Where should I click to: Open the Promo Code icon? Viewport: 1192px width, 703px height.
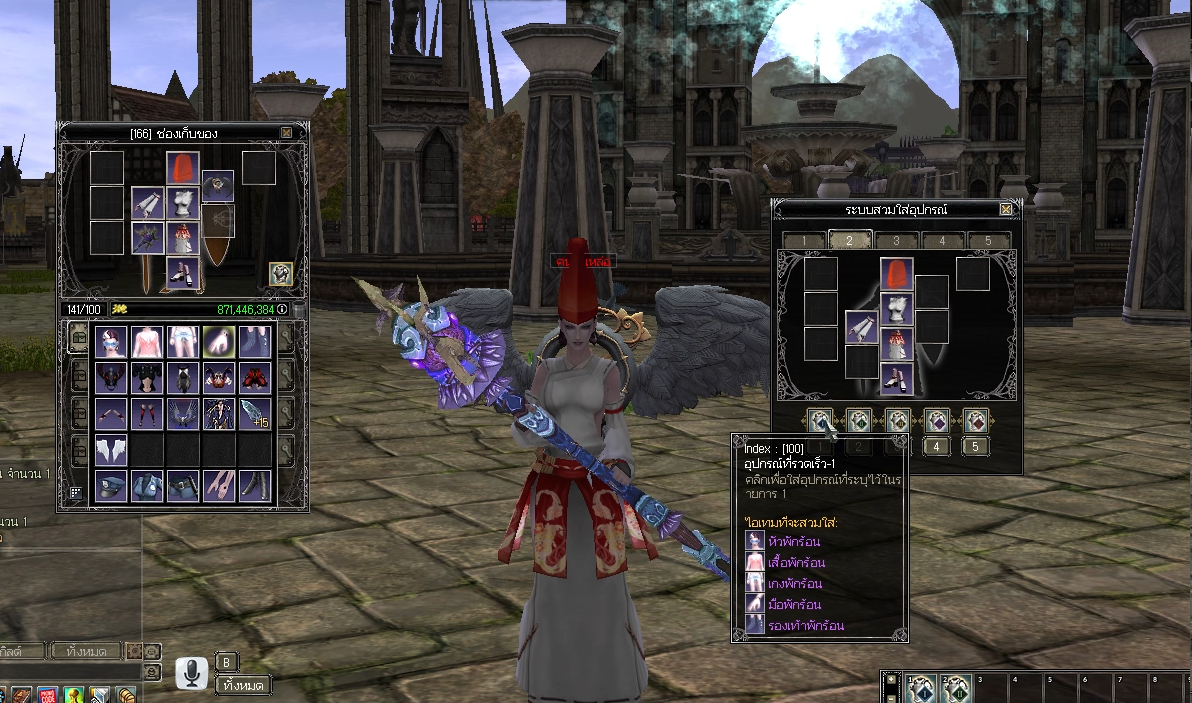tap(48, 695)
